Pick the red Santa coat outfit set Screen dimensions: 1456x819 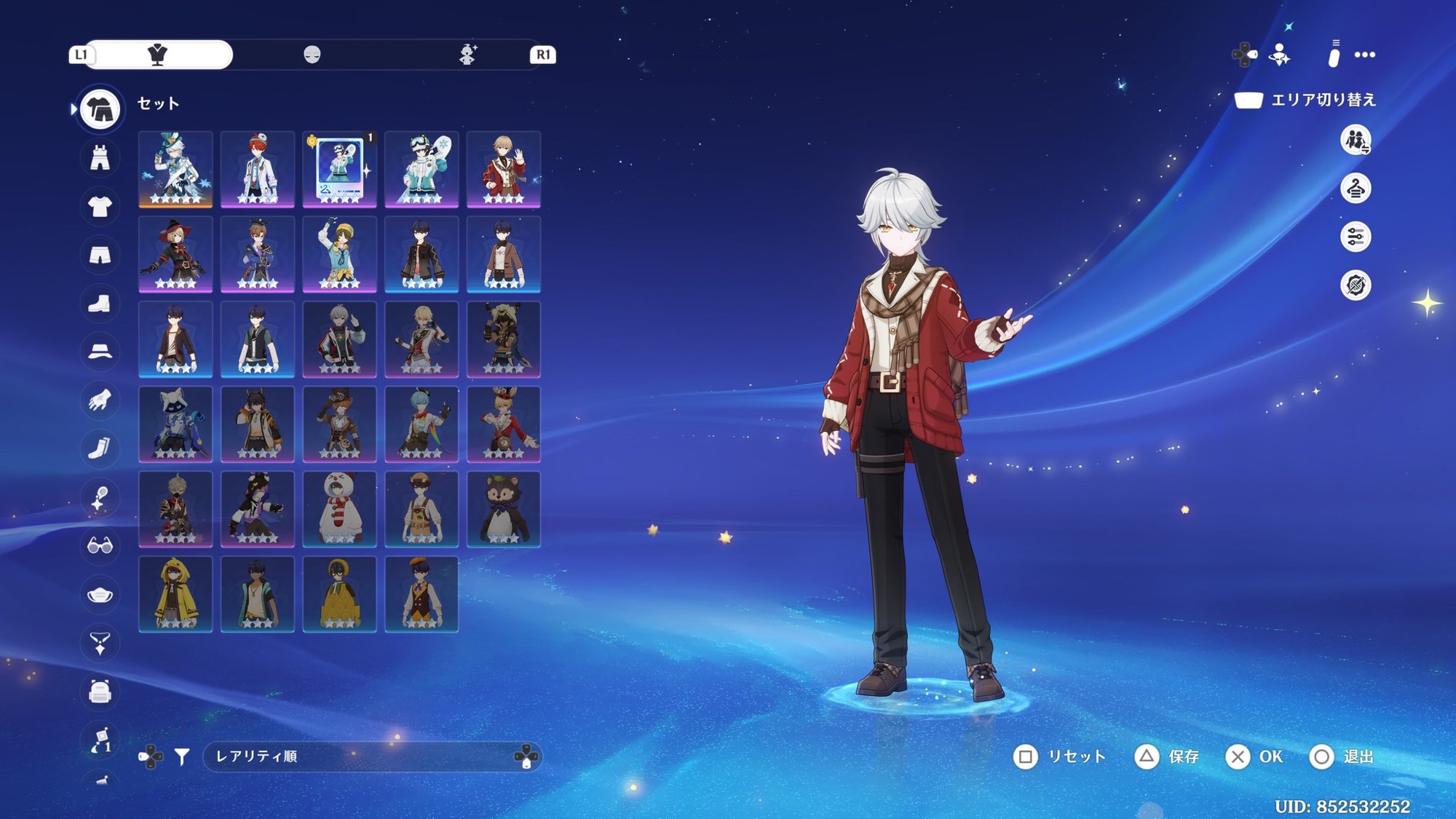(x=503, y=169)
